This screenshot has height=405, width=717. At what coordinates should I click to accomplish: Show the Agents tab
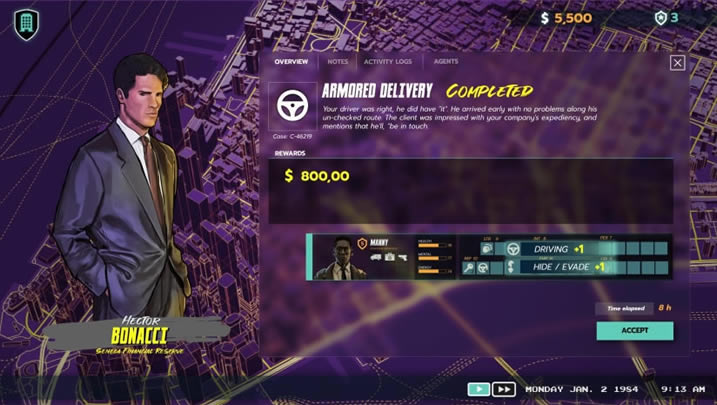tap(446, 62)
